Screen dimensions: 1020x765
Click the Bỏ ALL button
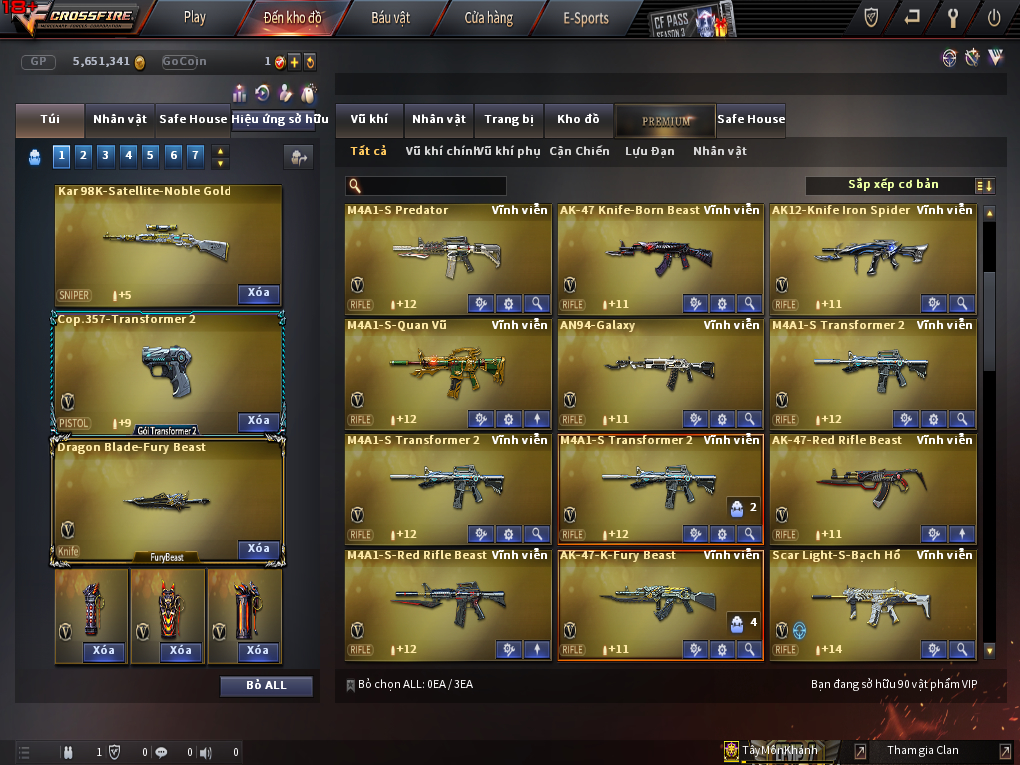pos(266,685)
